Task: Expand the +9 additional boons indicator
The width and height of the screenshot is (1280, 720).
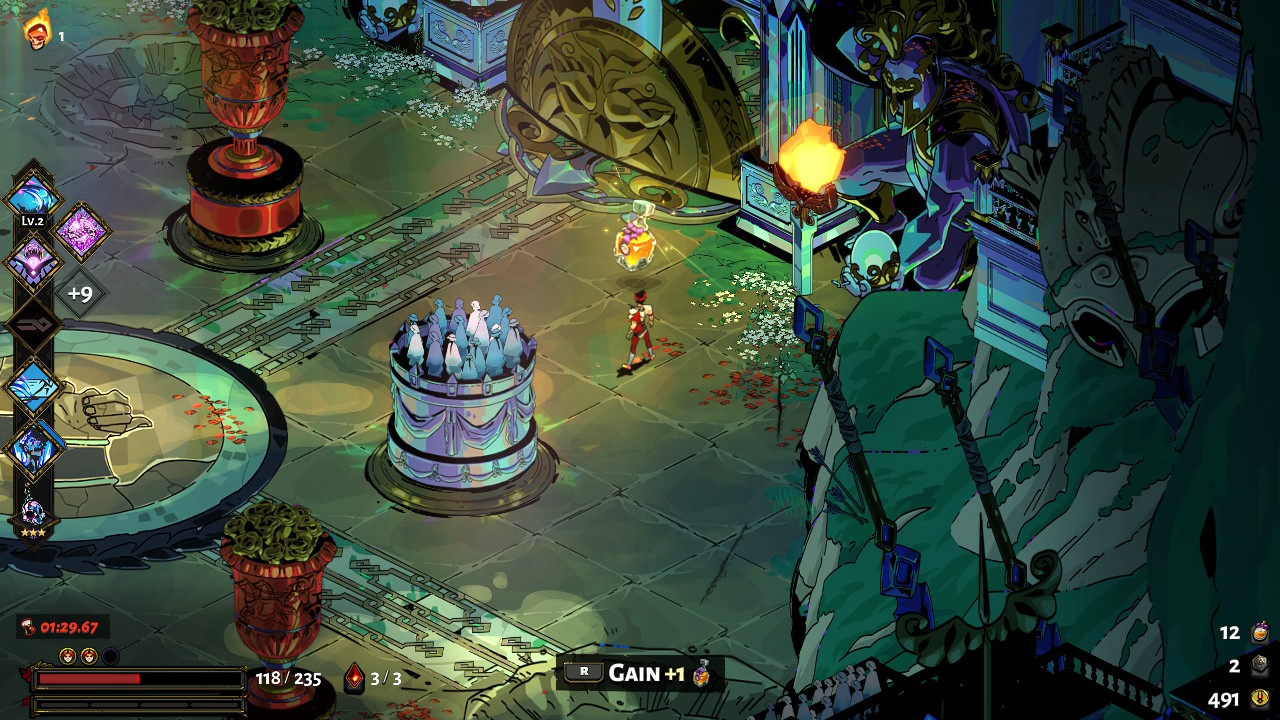Action: click(79, 294)
